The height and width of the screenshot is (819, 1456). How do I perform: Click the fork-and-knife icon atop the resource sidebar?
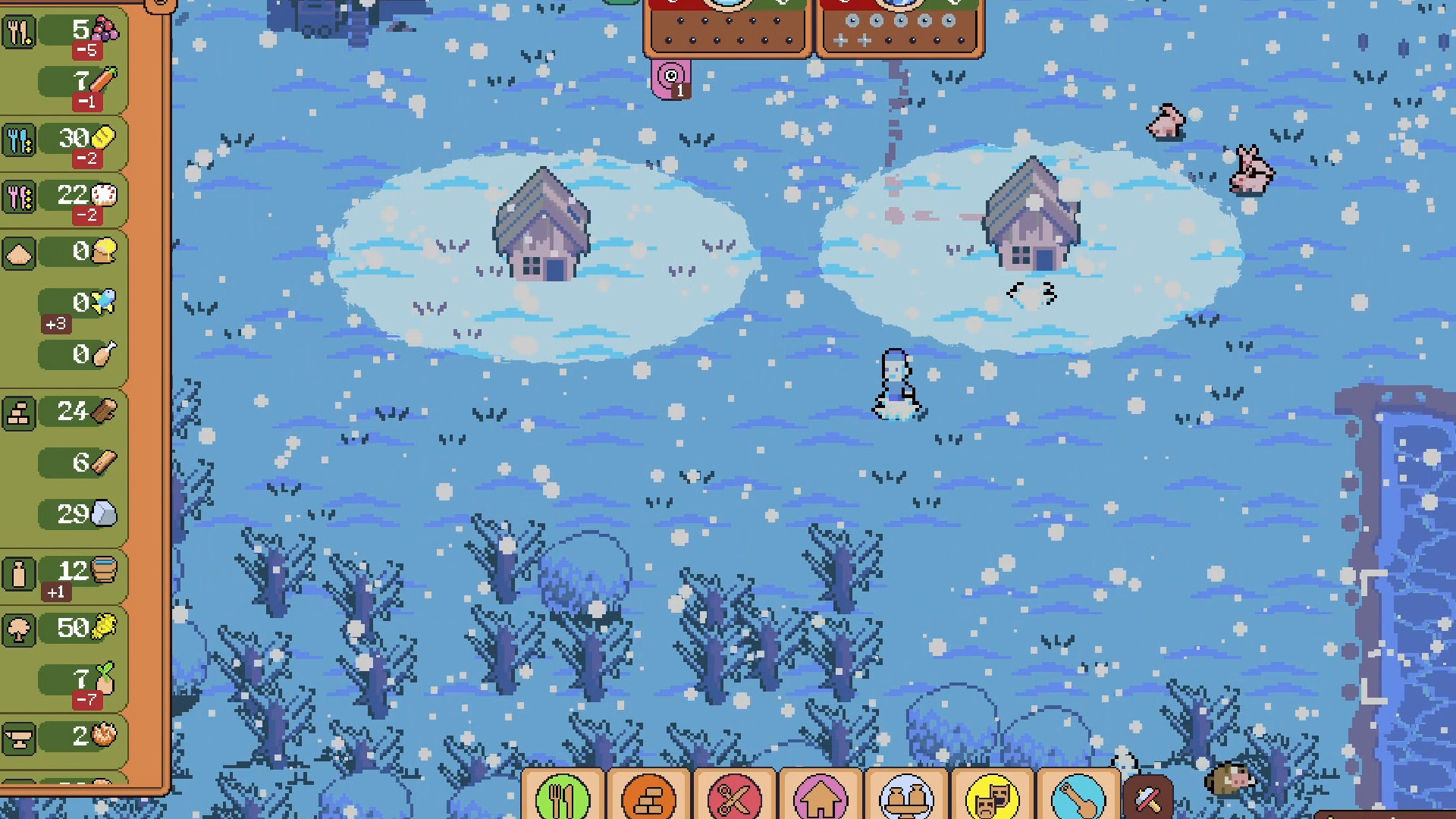pos(20,33)
